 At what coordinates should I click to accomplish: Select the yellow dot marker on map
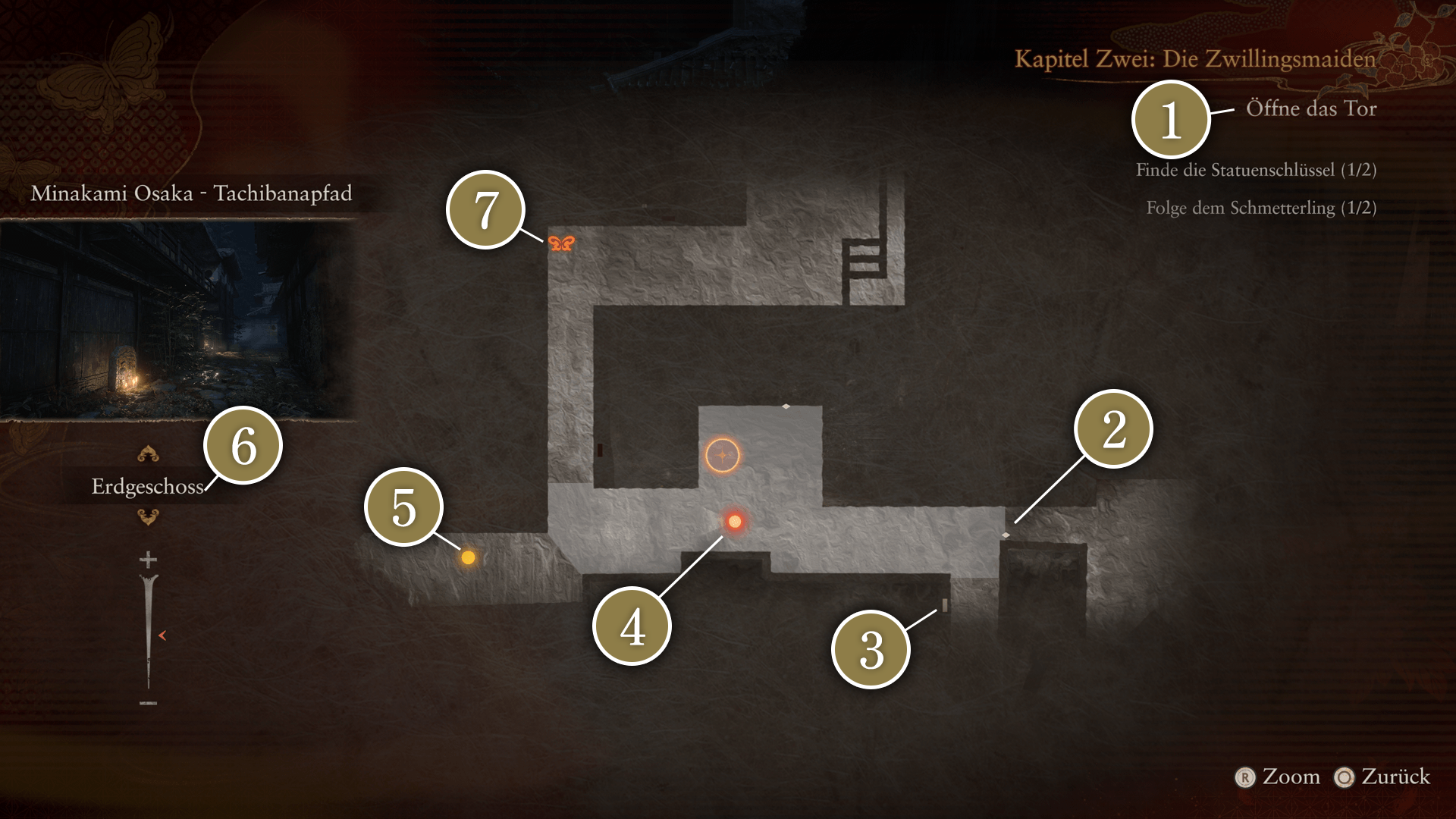(468, 557)
